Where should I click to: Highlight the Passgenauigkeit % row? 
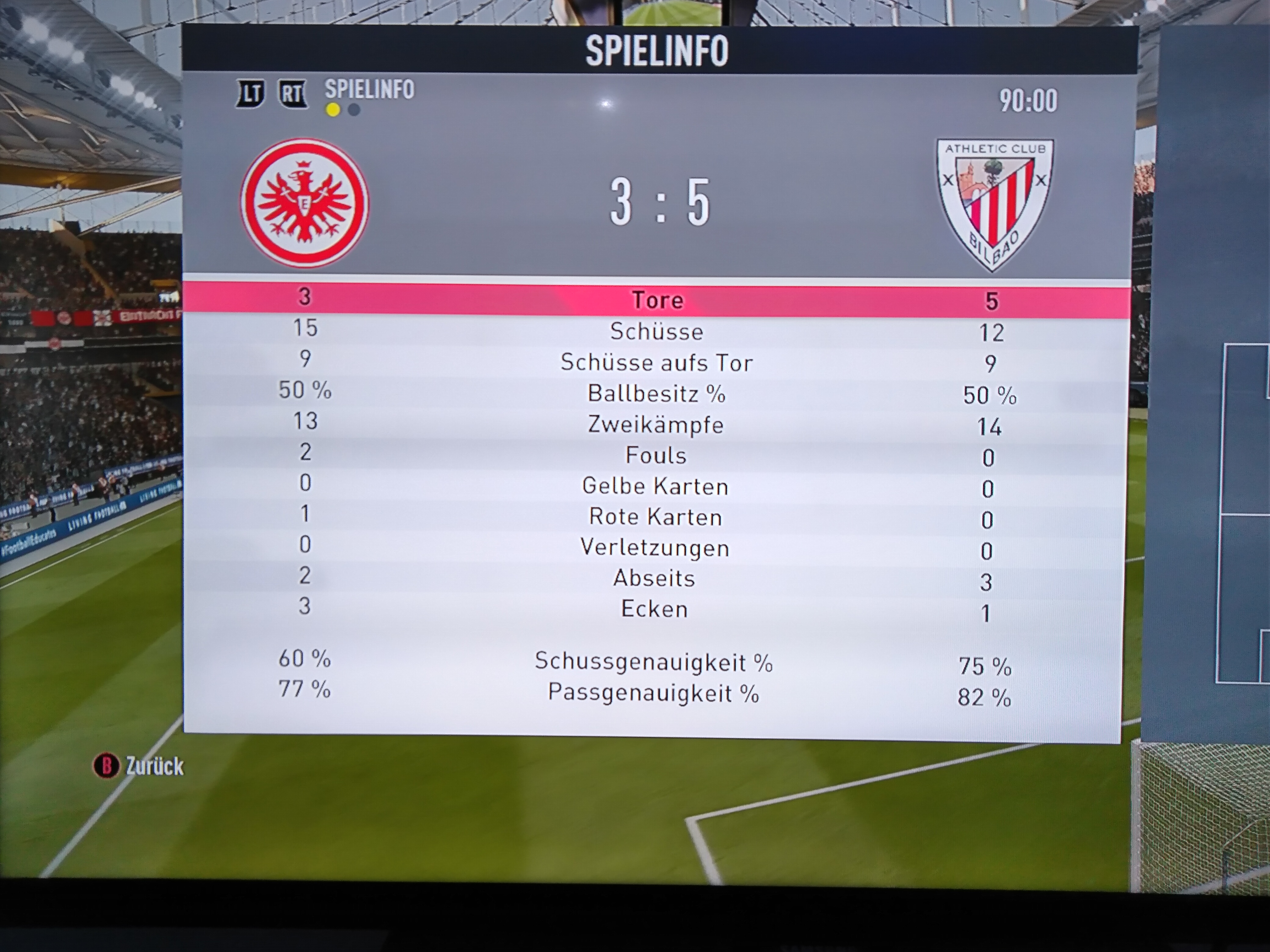point(653,693)
